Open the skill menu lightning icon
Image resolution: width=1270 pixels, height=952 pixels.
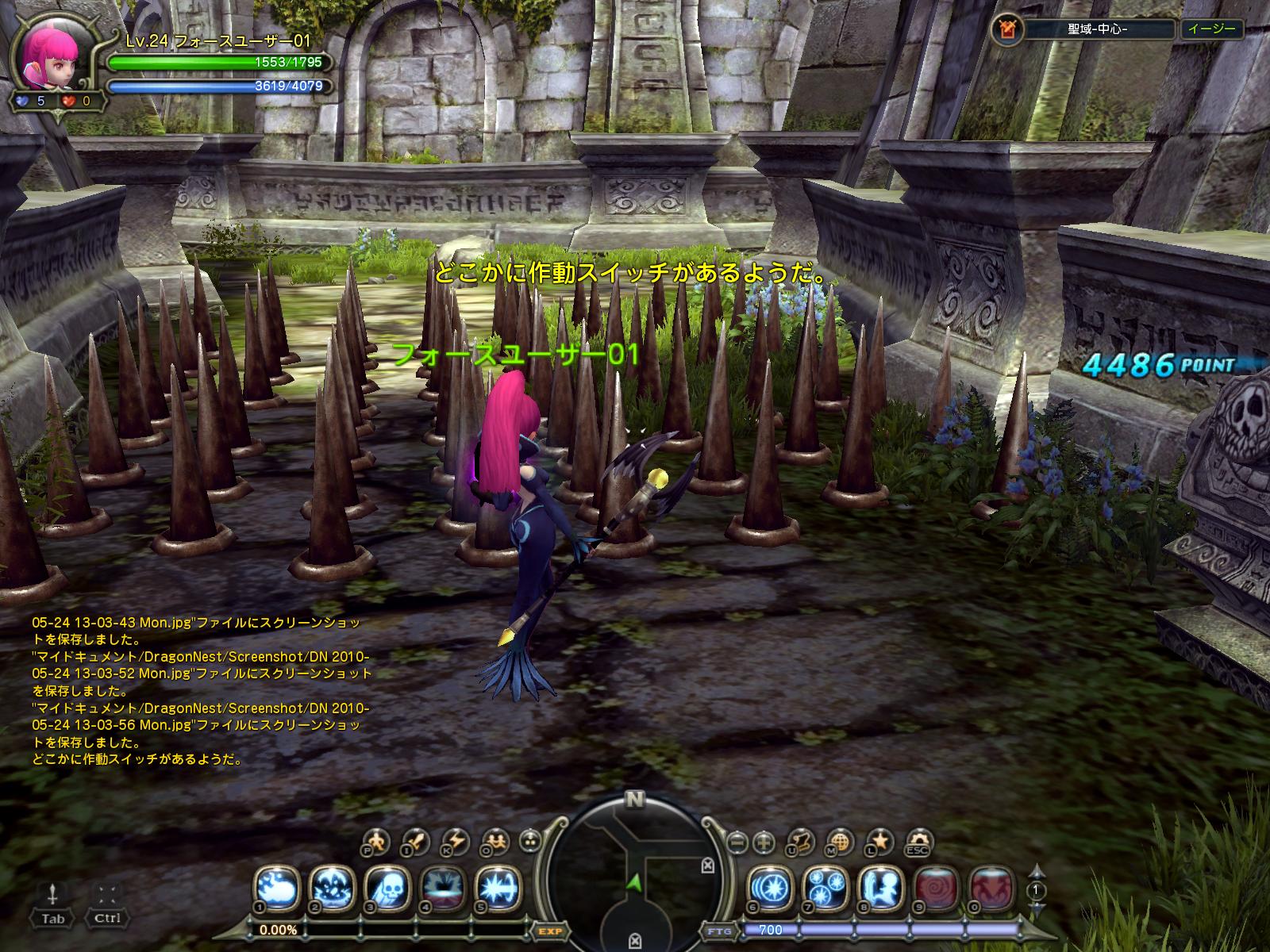point(456,841)
